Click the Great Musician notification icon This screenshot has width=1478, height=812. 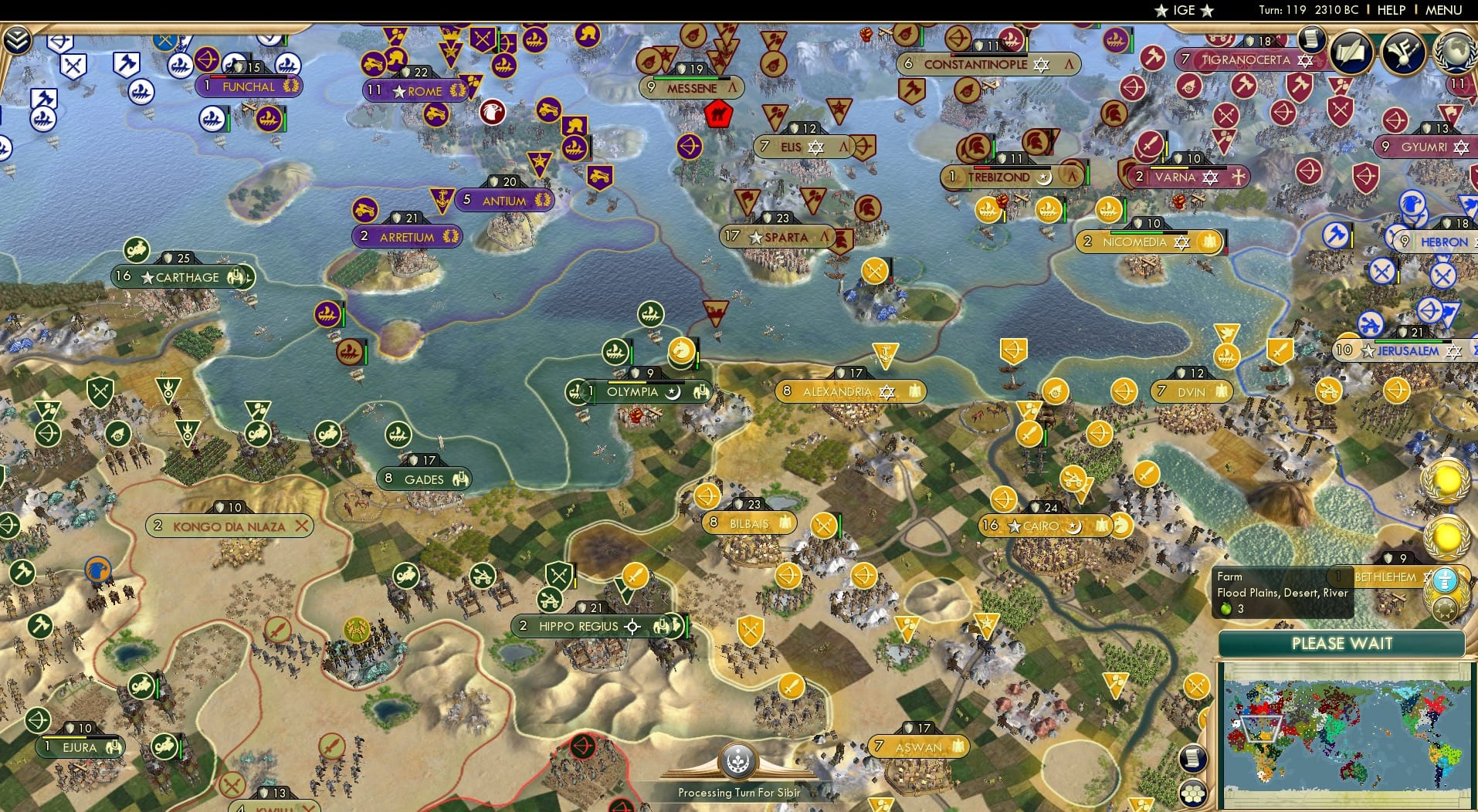[1403, 52]
